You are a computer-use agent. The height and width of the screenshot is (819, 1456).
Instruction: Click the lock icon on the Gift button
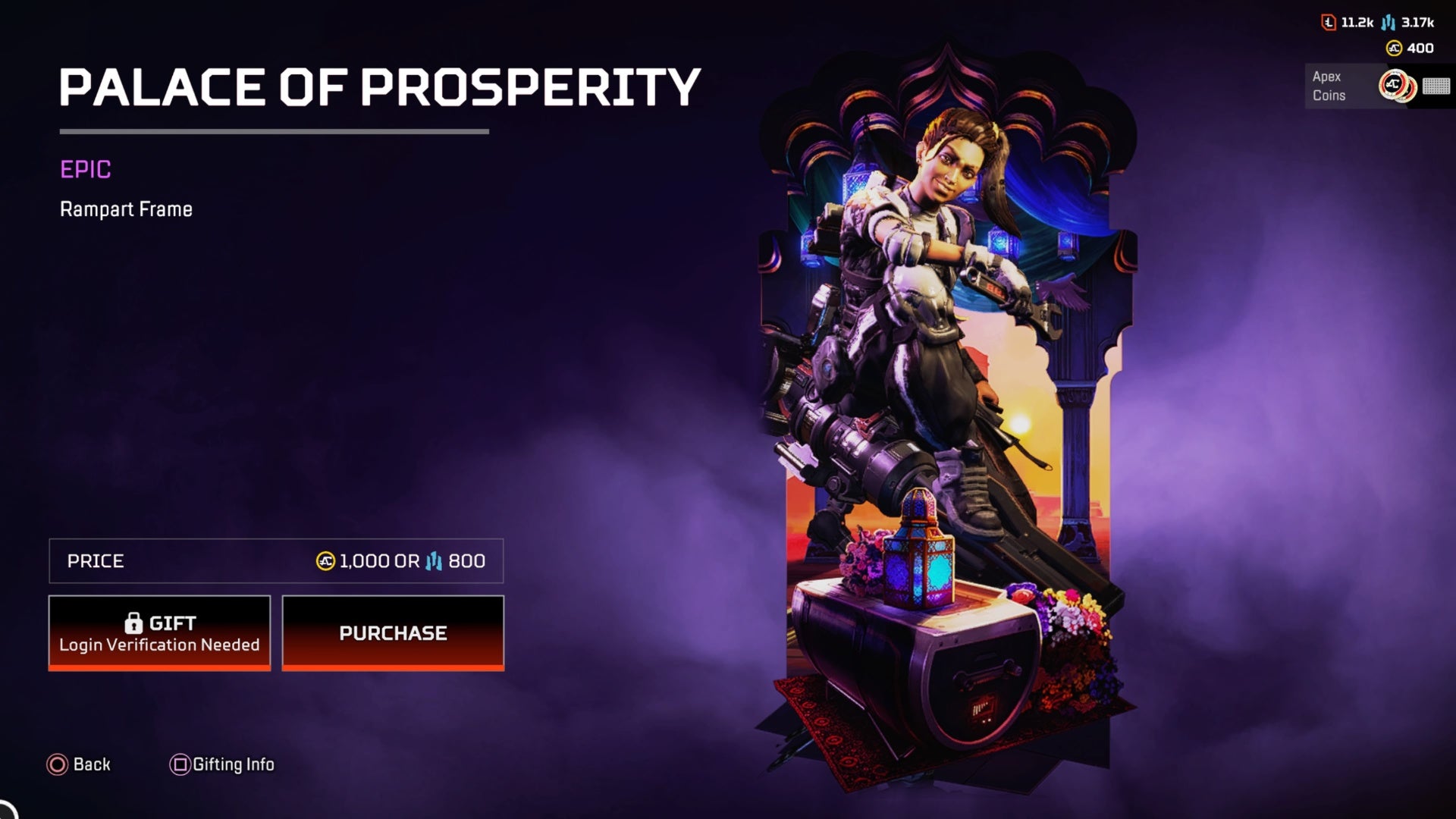(x=135, y=622)
